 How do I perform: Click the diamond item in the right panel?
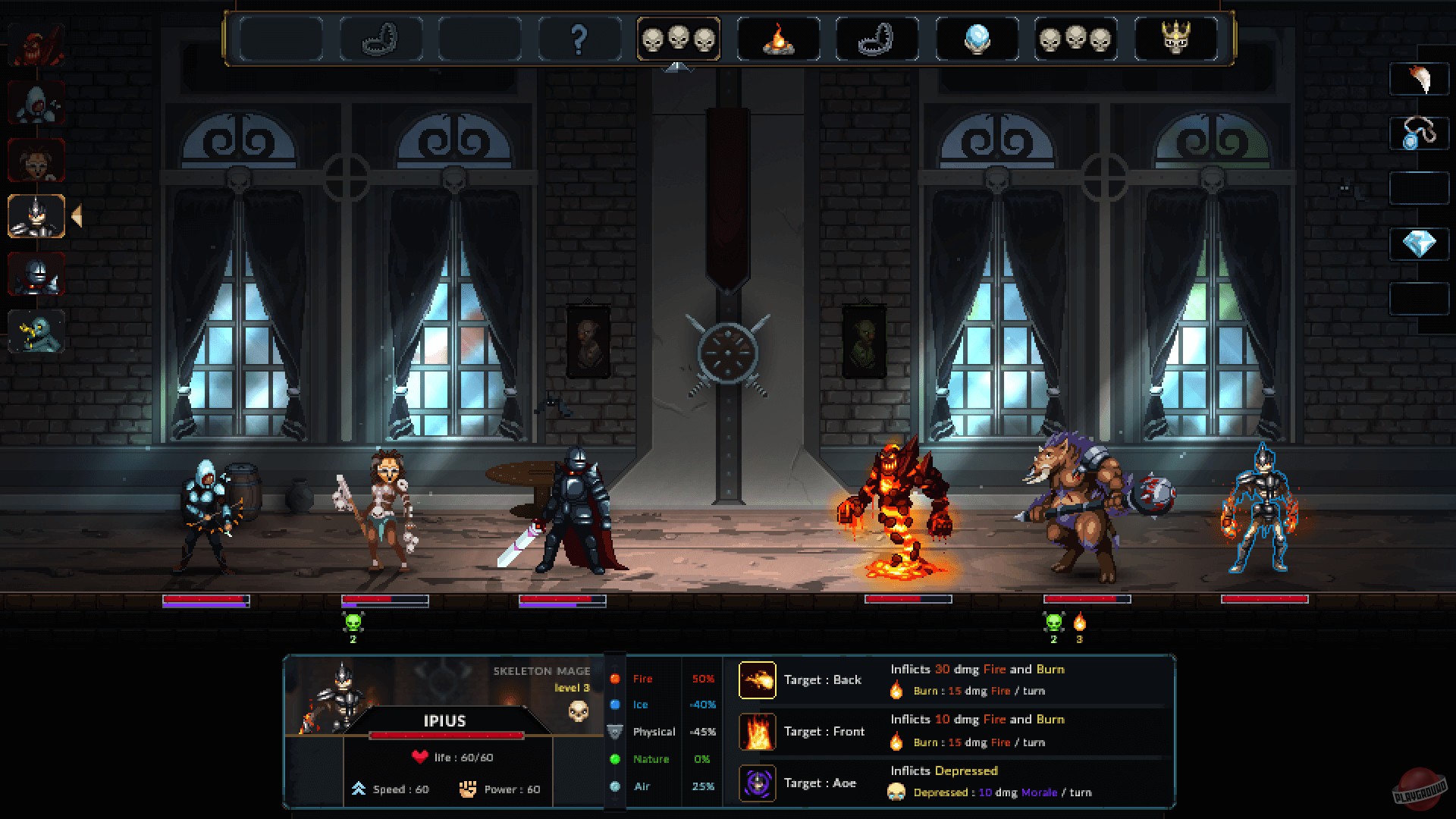click(x=1421, y=244)
